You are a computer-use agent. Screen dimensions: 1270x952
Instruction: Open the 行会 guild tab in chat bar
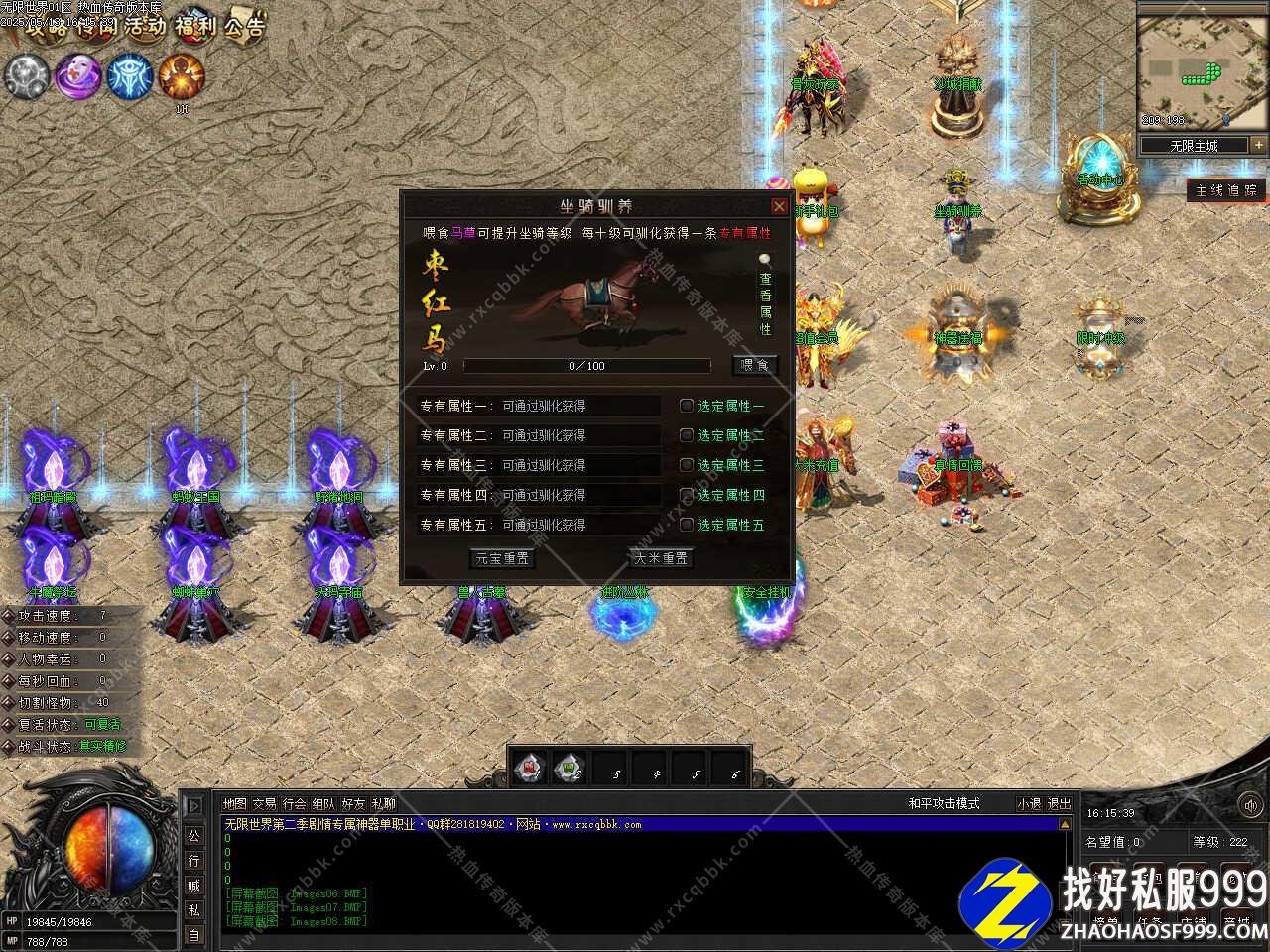pos(294,804)
